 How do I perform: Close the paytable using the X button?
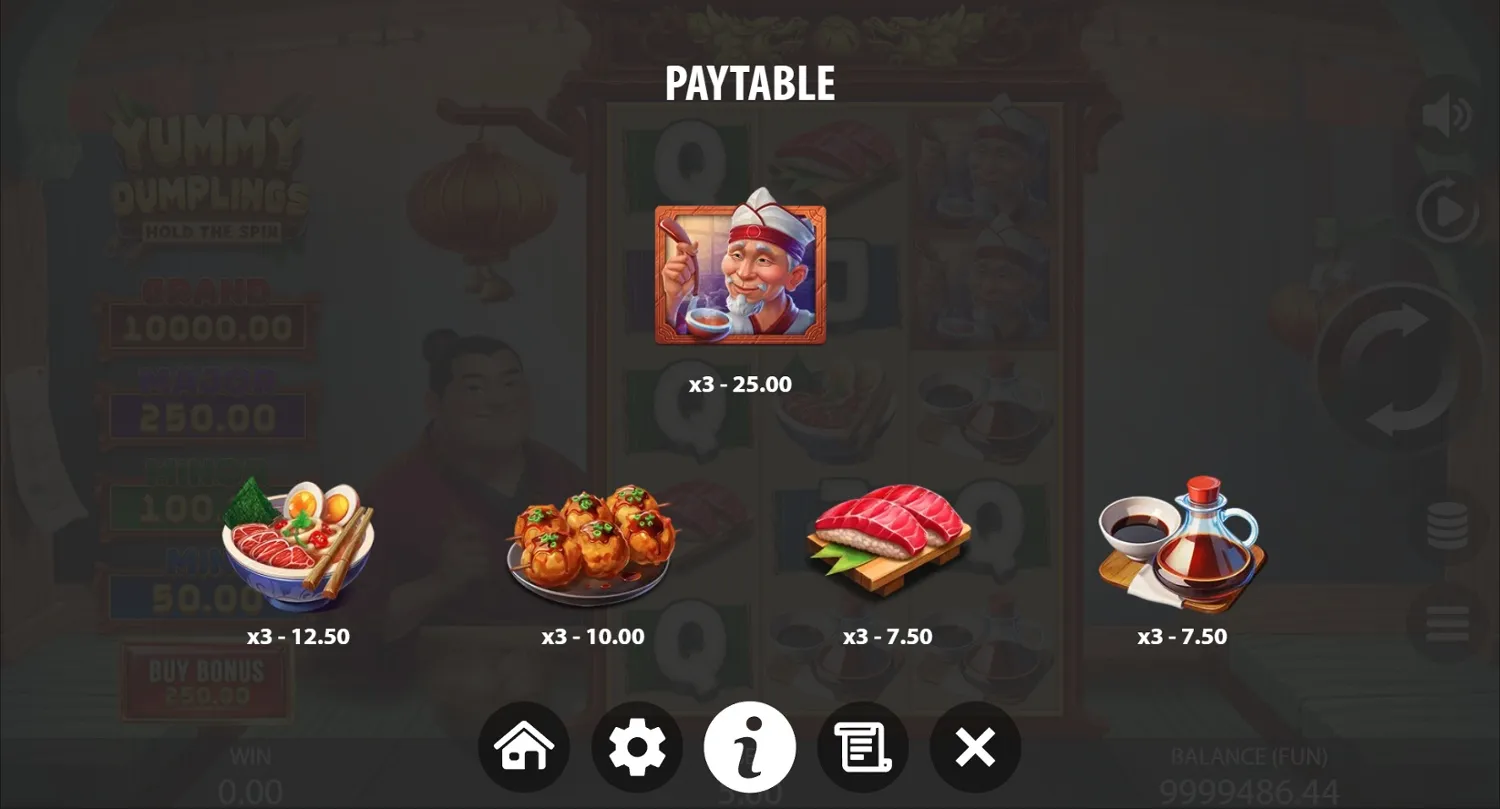975,746
